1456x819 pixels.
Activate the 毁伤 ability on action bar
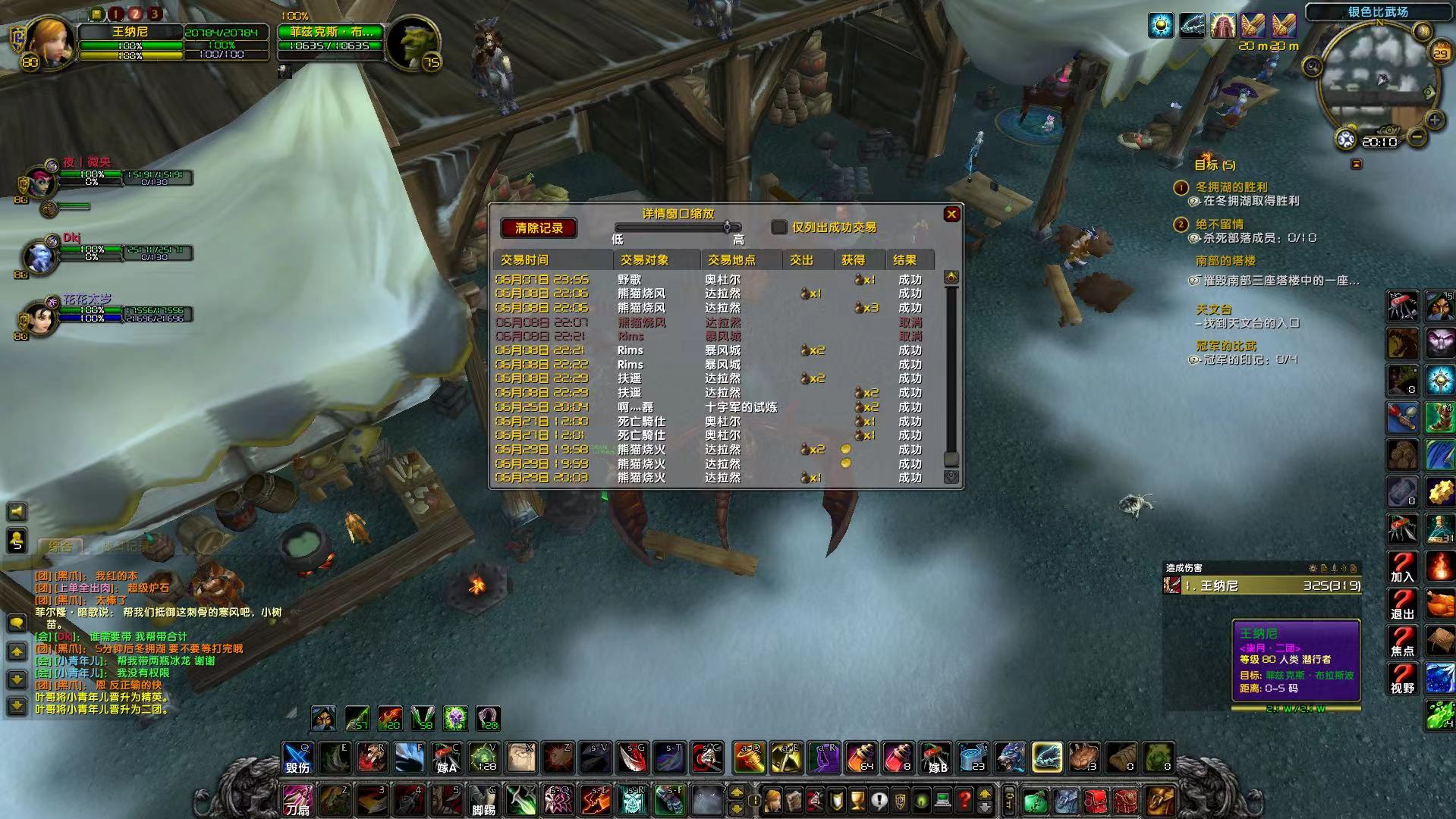(297, 758)
